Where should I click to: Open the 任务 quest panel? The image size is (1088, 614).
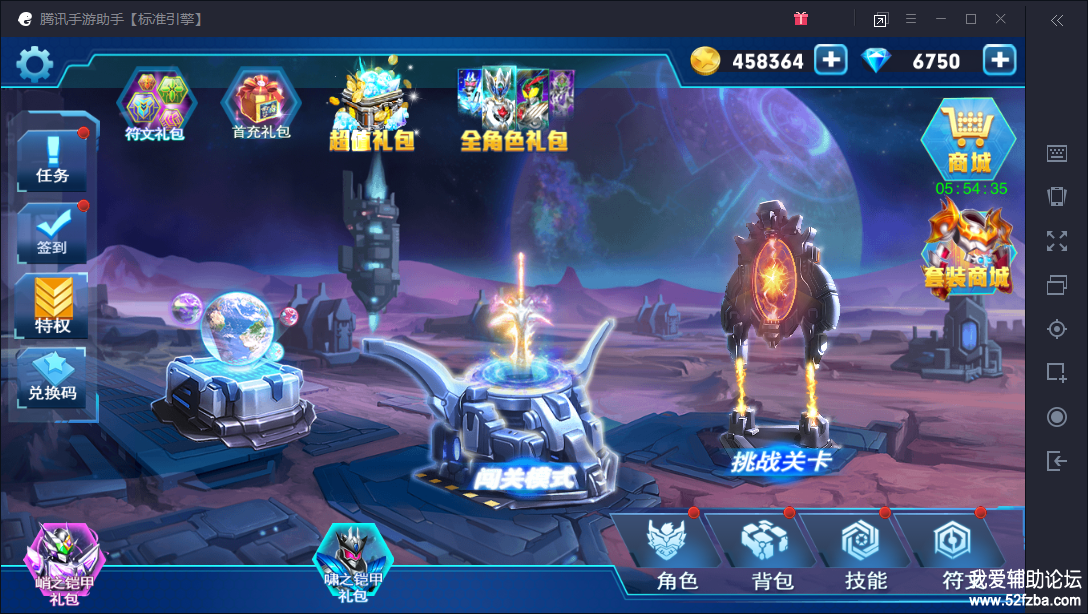(x=52, y=161)
